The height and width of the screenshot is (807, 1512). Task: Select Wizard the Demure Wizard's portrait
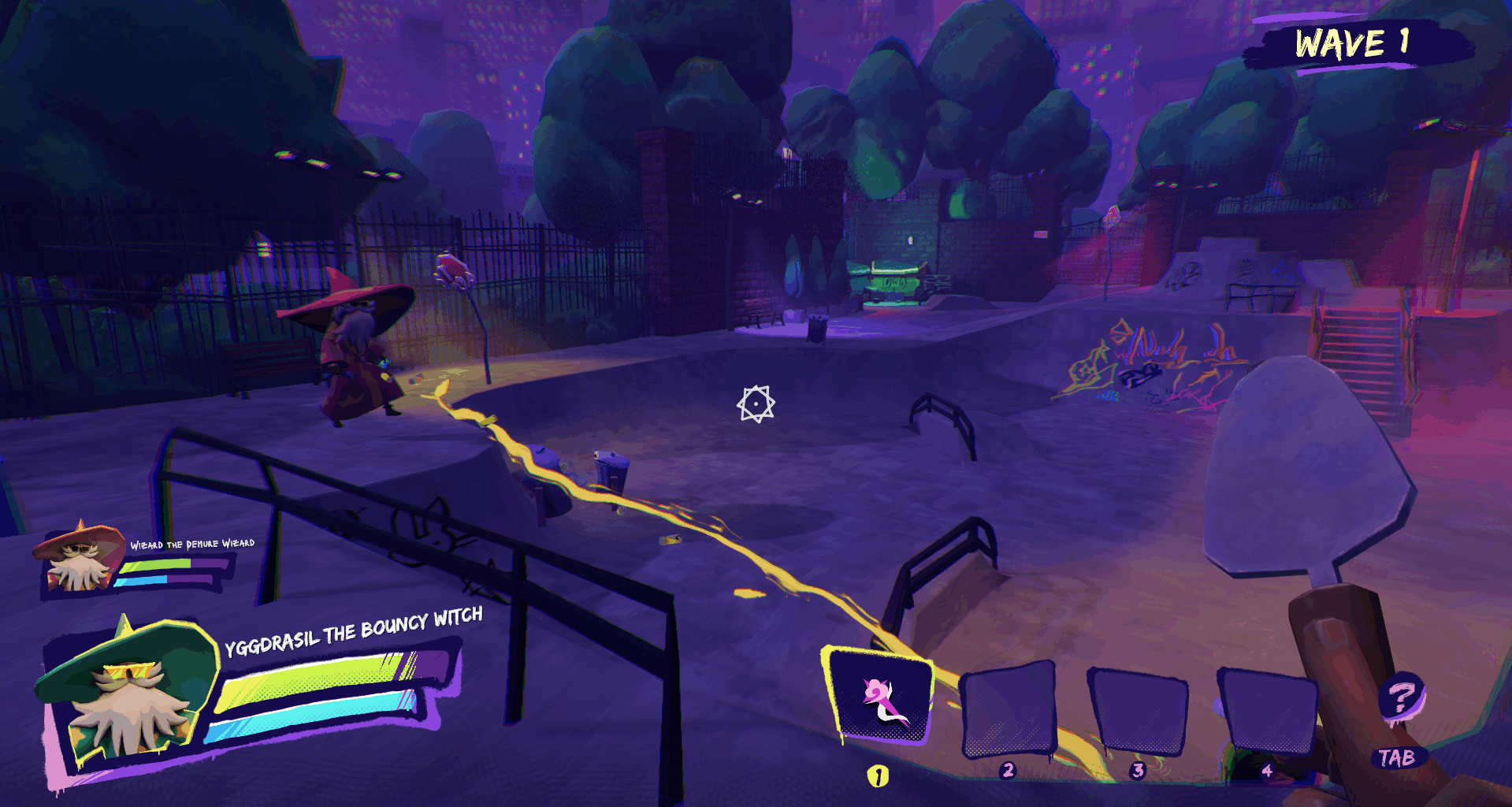(x=79, y=557)
